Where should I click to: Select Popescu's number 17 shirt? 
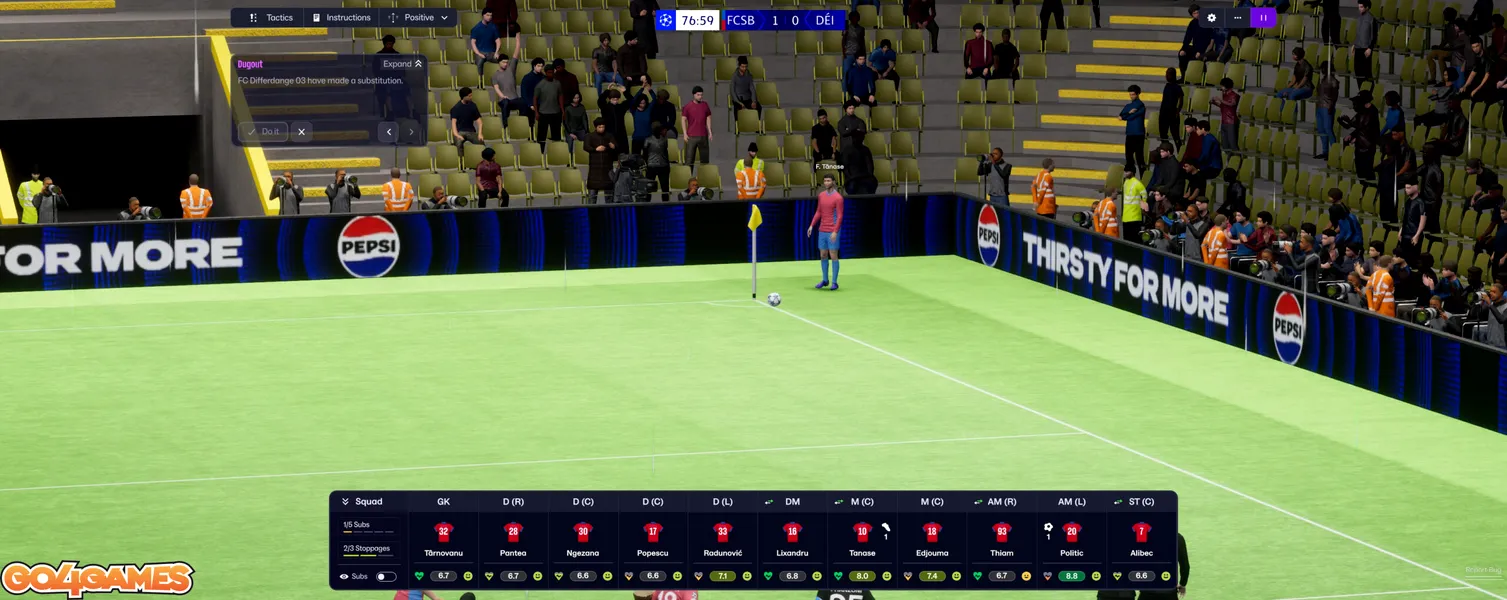[653, 532]
